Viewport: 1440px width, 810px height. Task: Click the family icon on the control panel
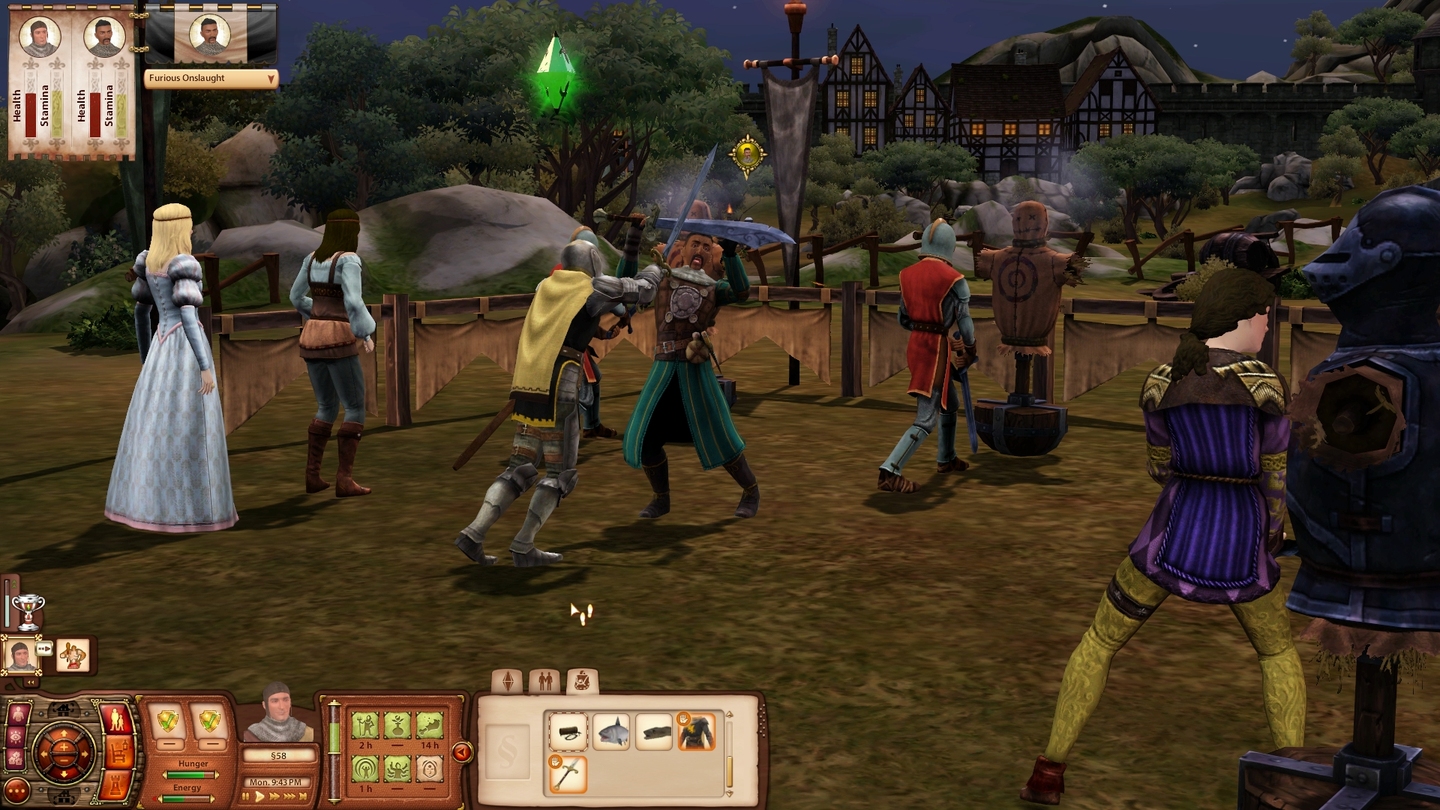point(115,719)
